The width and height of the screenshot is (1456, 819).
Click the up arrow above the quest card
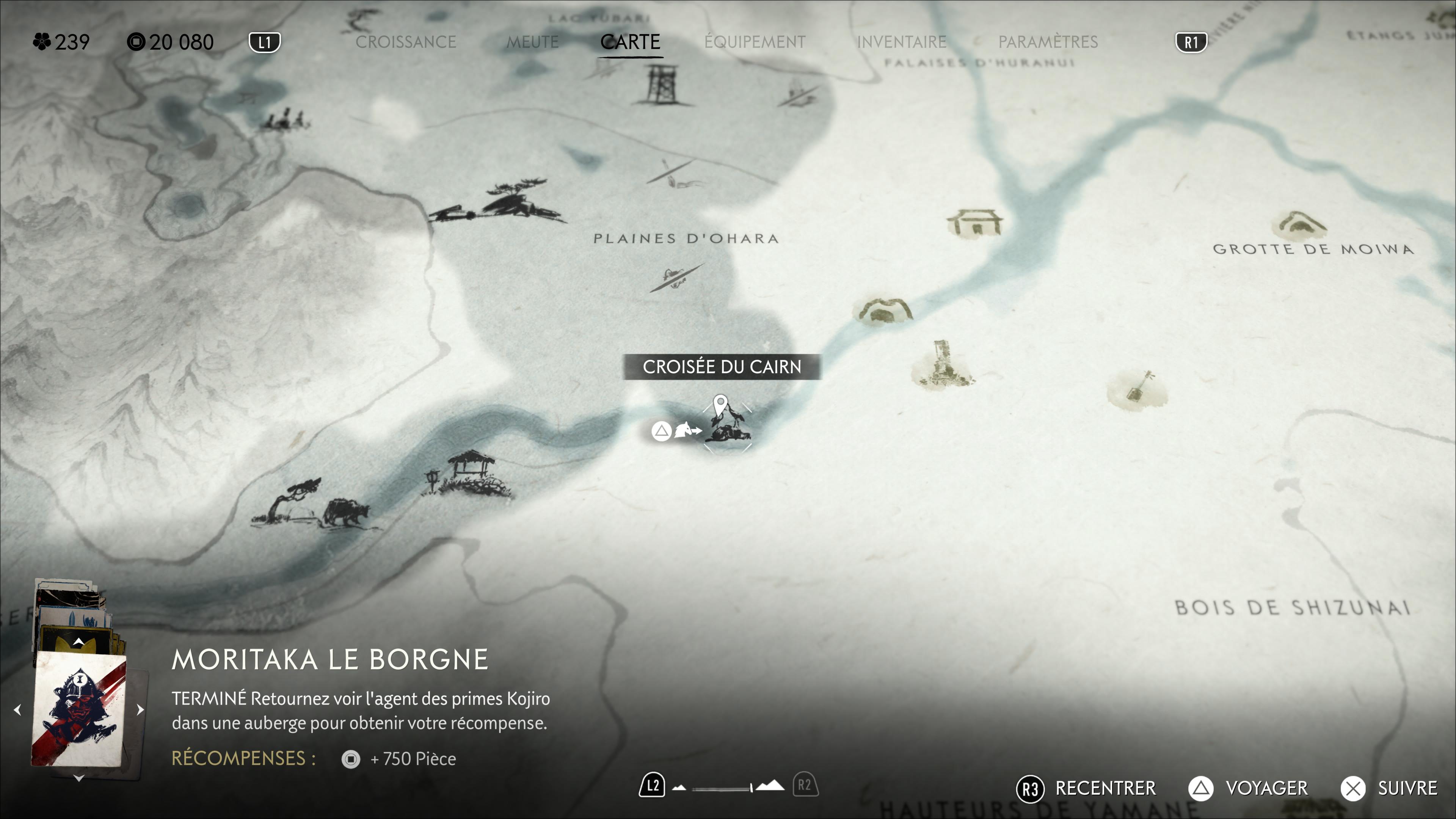coord(79,642)
